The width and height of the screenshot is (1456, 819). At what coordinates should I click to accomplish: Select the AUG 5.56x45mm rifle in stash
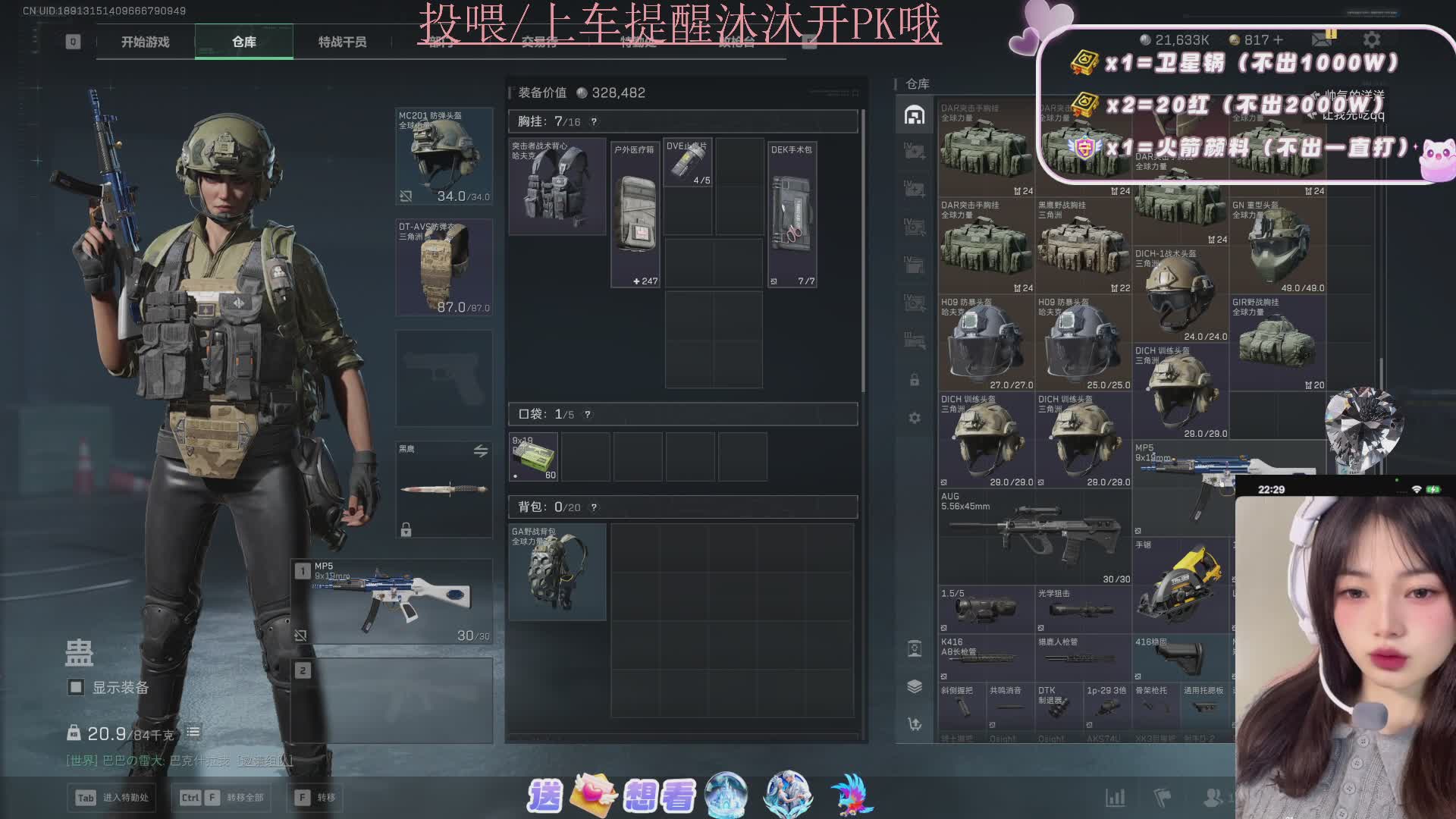point(1034,537)
